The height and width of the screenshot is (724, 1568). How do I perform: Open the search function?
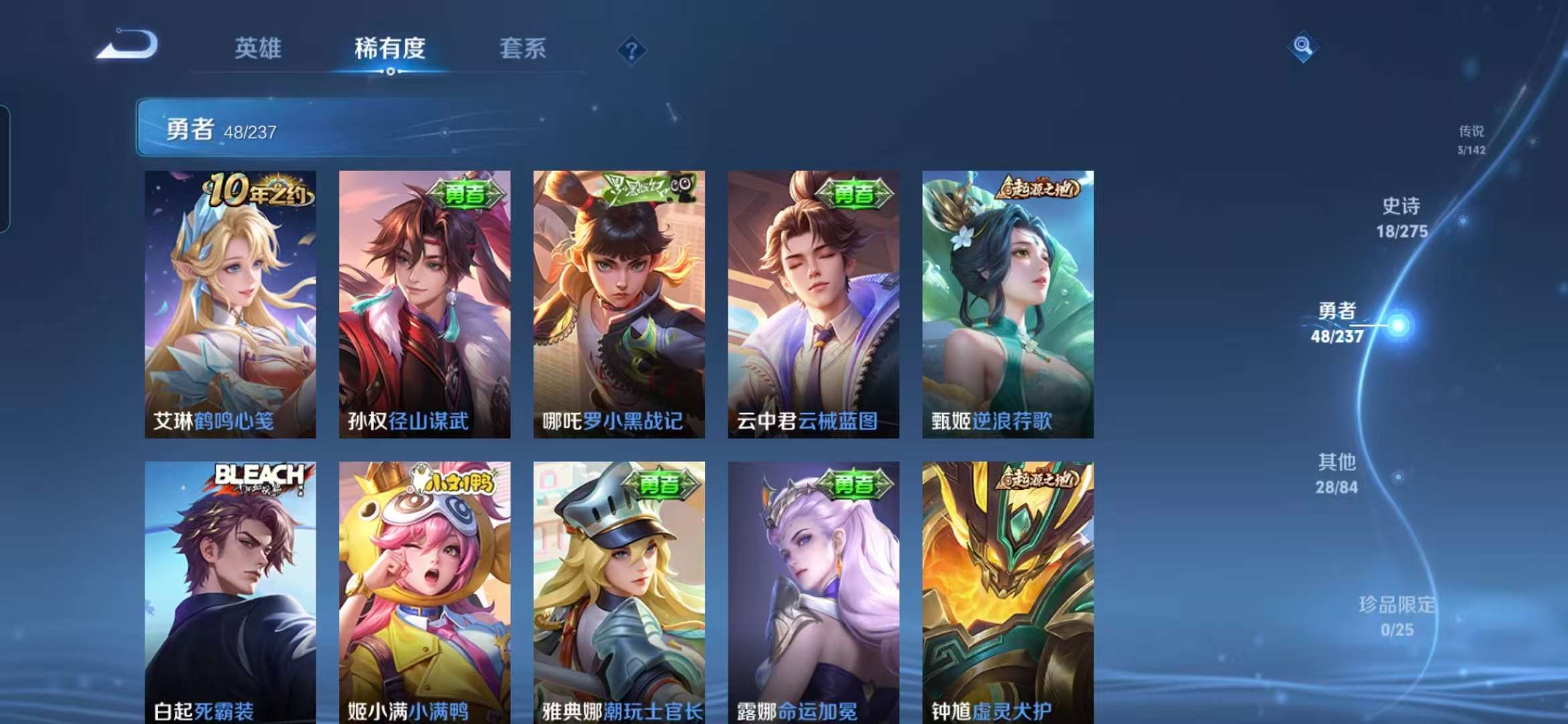1302,48
